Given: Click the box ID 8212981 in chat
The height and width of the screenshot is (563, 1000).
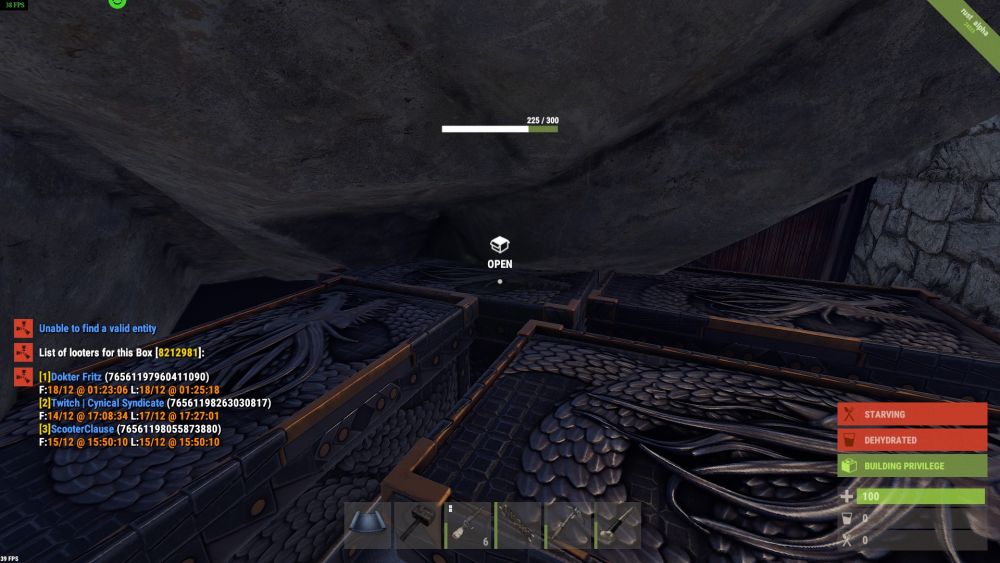Looking at the screenshot, I should (x=177, y=352).
